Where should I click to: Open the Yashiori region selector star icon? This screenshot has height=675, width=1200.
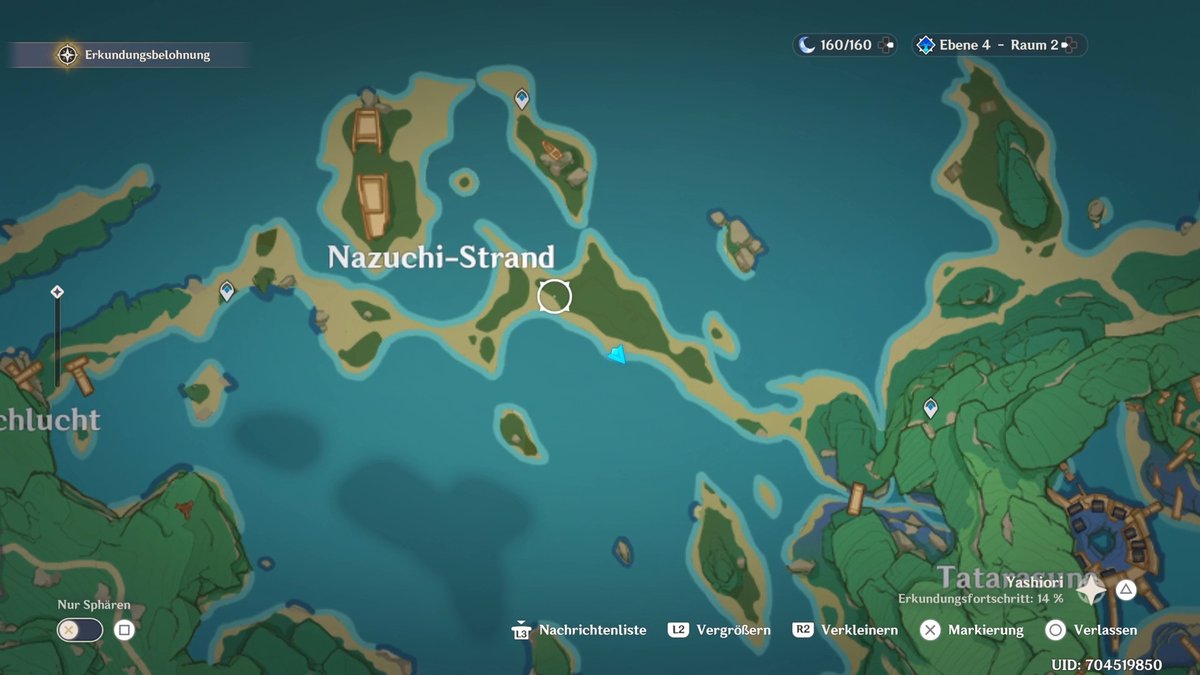[1090, 589]
